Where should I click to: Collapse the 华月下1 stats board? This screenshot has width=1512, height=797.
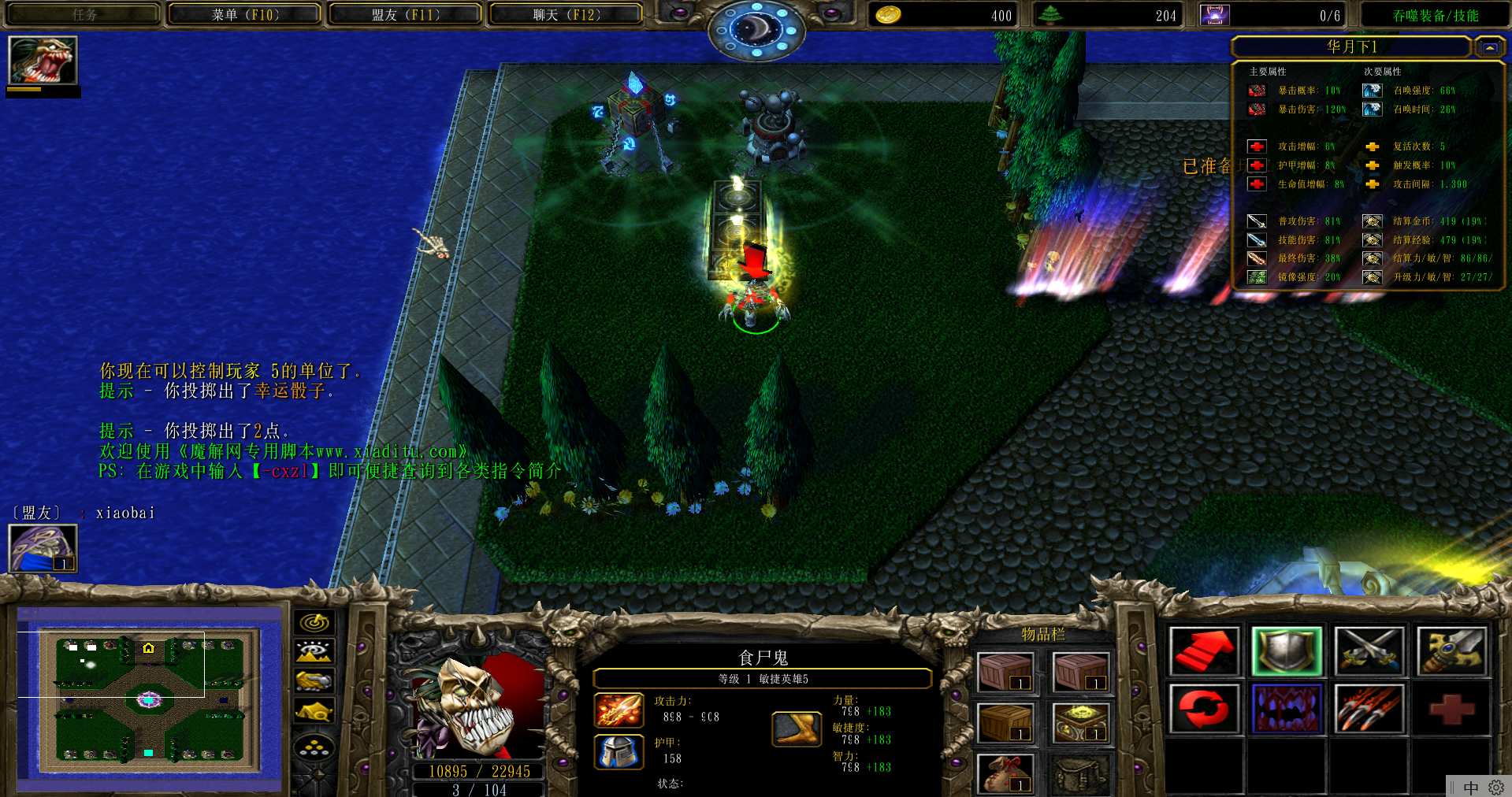click(x=1489, y=48)
